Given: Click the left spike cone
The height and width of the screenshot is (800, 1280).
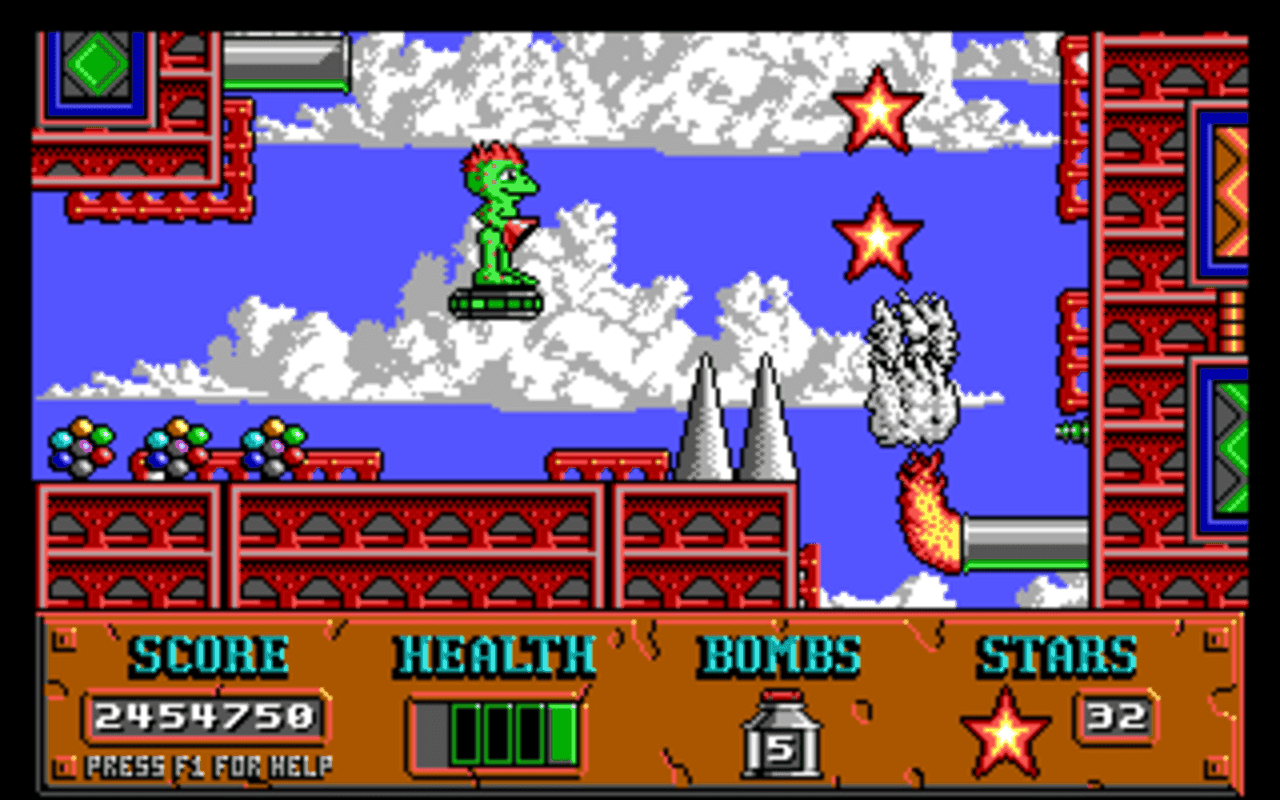Looking at the screenshot, I should [707, 425].
